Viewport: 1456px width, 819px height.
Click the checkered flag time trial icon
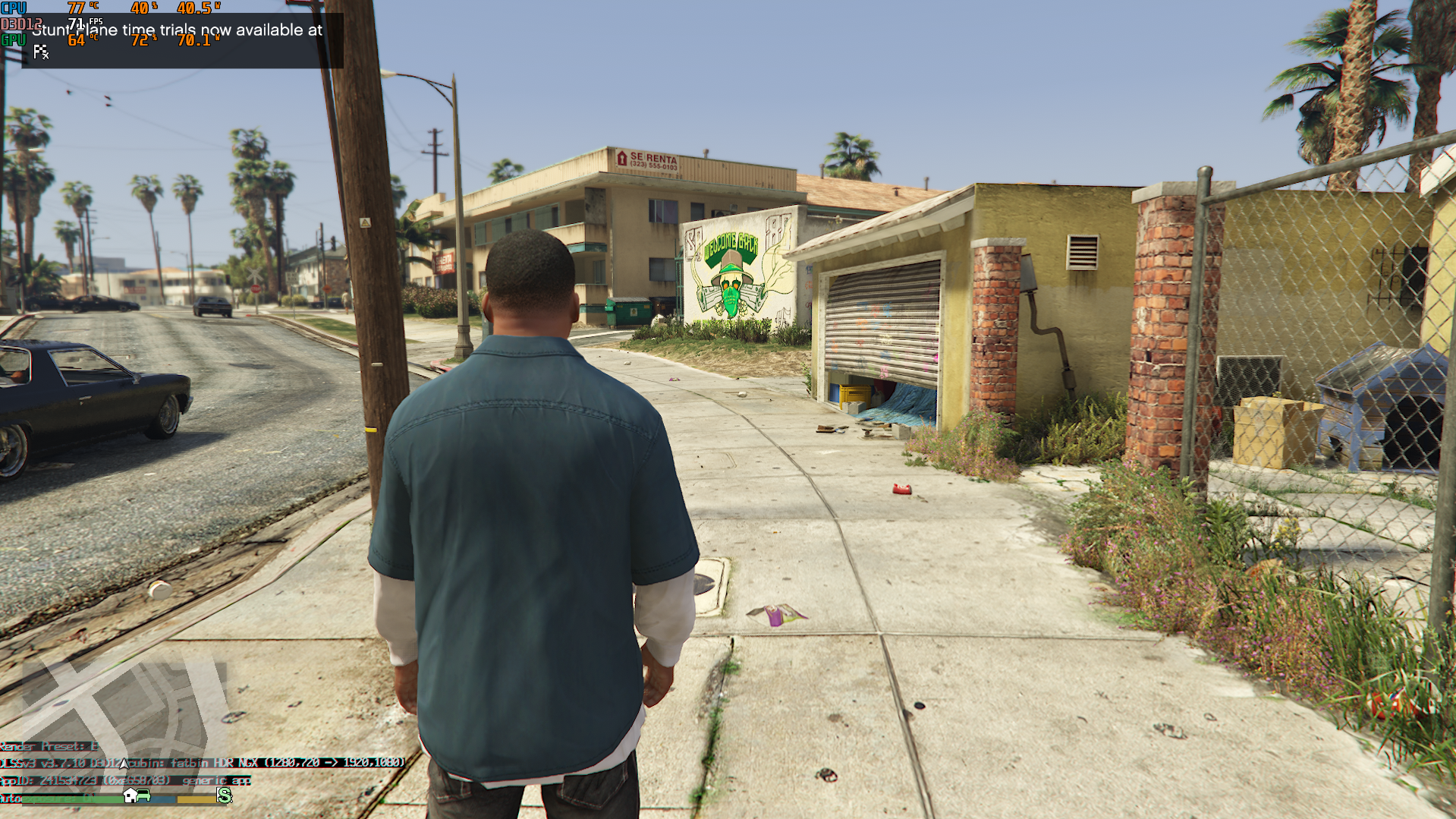(41, 52)
